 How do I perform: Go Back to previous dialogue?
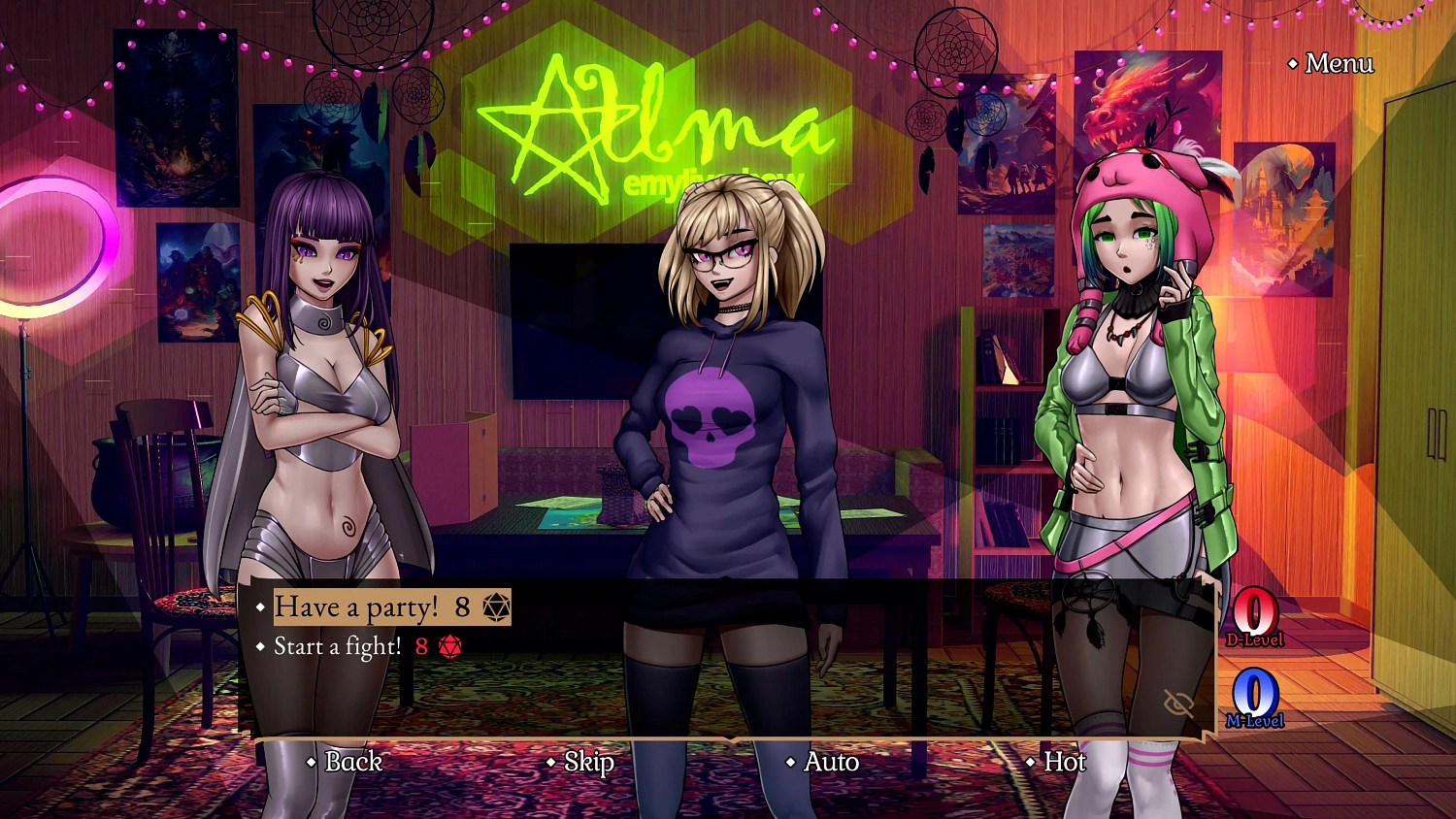click(x=352, y=762)
